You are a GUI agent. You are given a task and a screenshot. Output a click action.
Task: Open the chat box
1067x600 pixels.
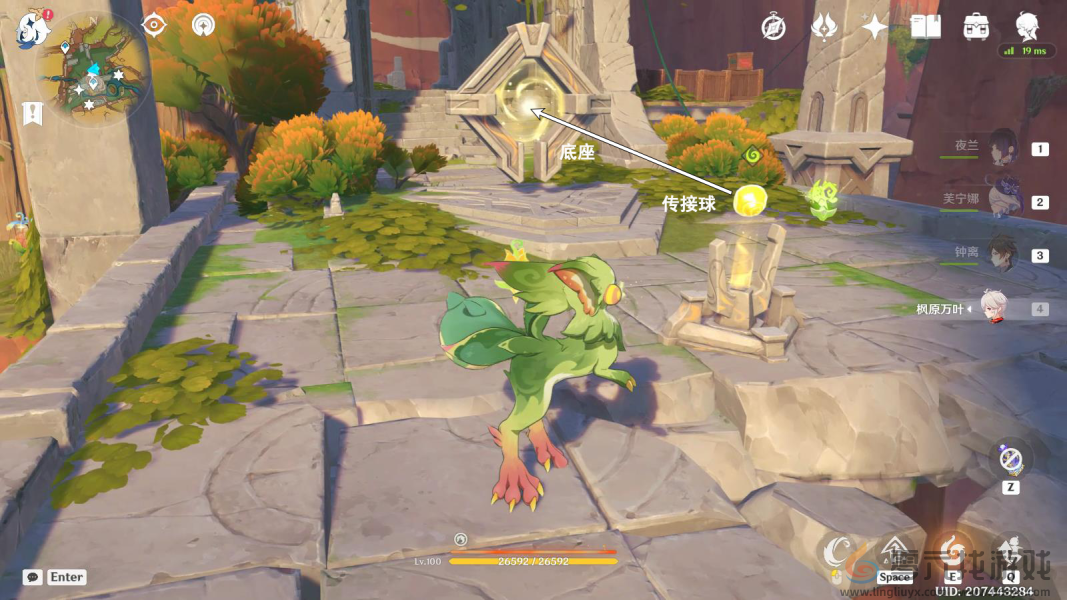[x=33, y=577]
